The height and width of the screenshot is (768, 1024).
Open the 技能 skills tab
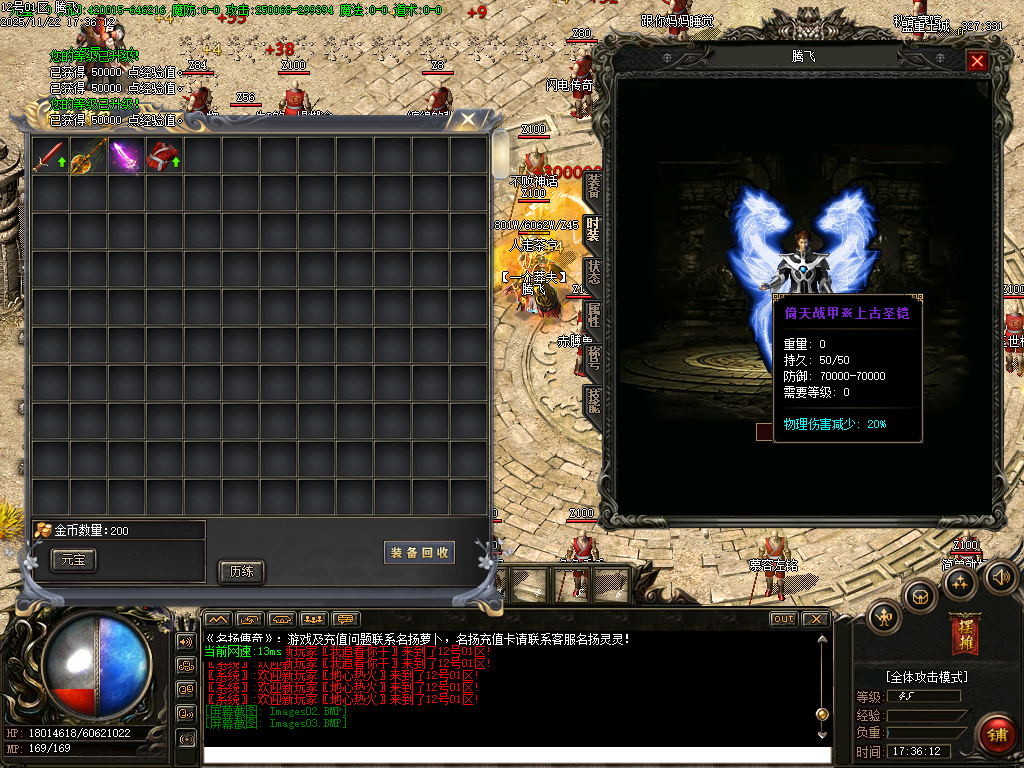[x=594, y=400]
